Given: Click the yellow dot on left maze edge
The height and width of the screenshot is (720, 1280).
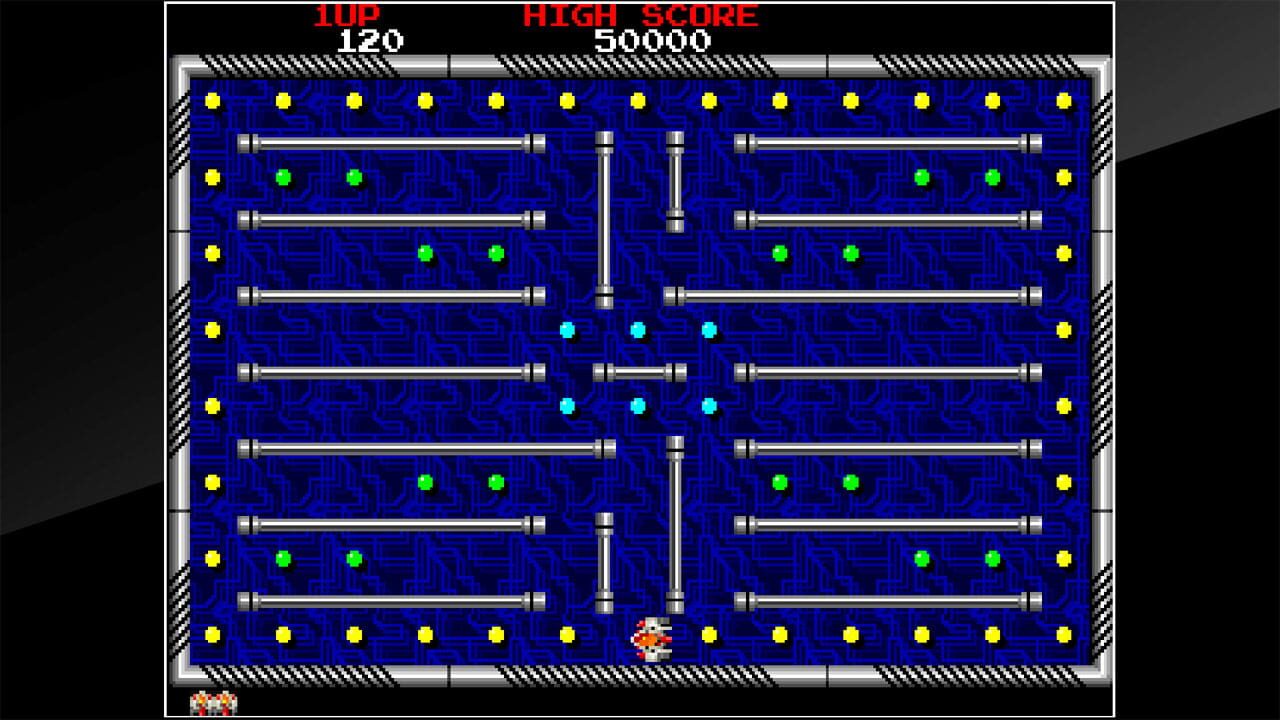Looking at the screenshot, I should [211, 329].
